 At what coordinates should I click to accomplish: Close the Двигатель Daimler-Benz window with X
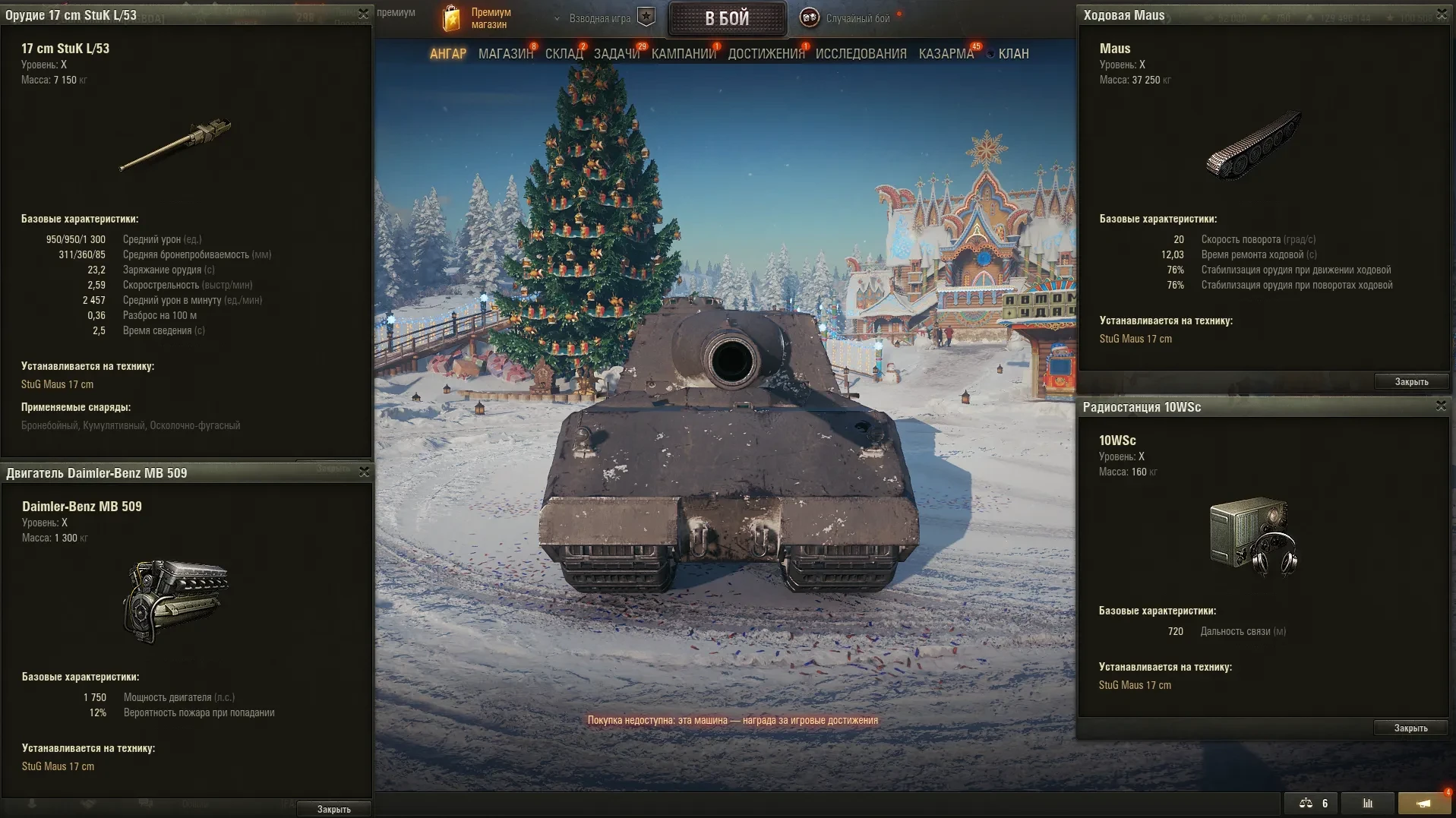click(365, 472)
